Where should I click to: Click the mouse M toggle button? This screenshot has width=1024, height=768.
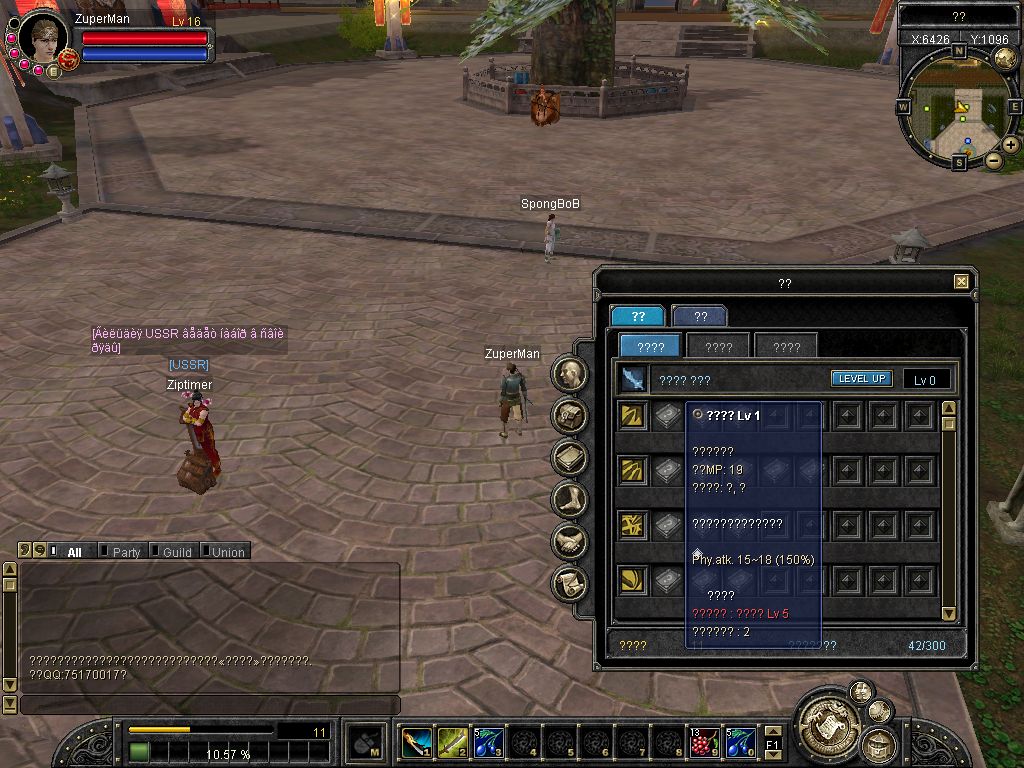tap(366, 743)
